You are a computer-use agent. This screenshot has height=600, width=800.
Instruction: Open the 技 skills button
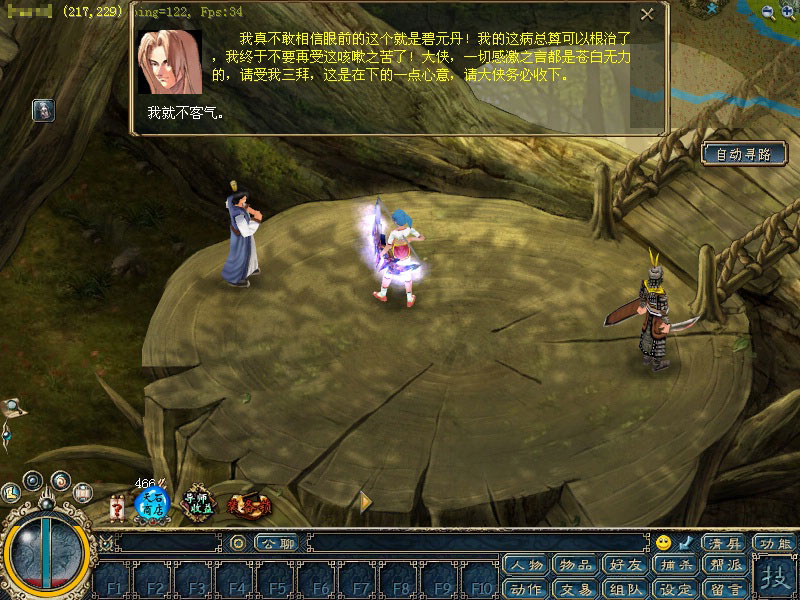(773, 577)
